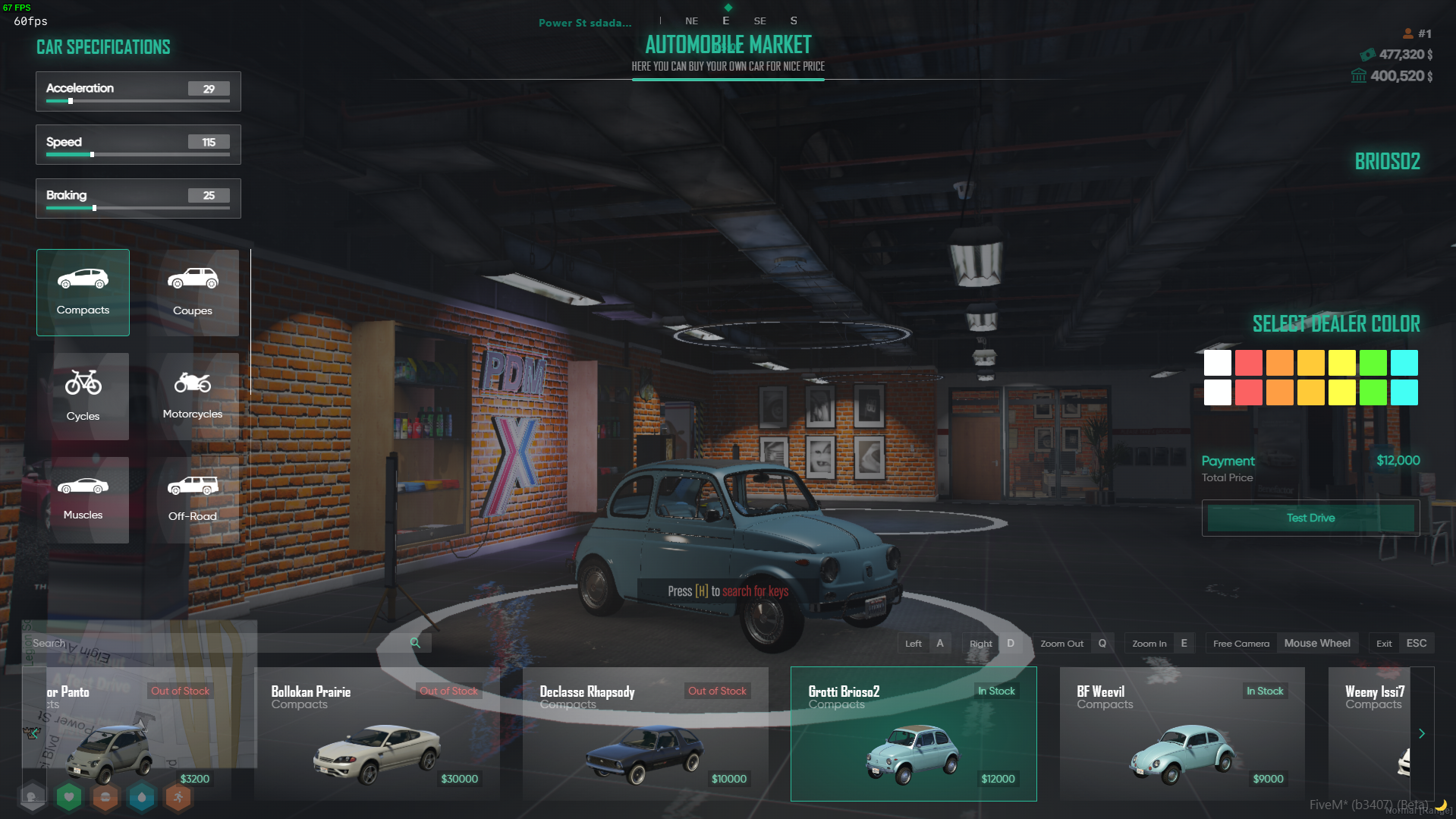Pick the BF Weevil car card
Screen dimensions: 1456x819
coord(1182,734)
